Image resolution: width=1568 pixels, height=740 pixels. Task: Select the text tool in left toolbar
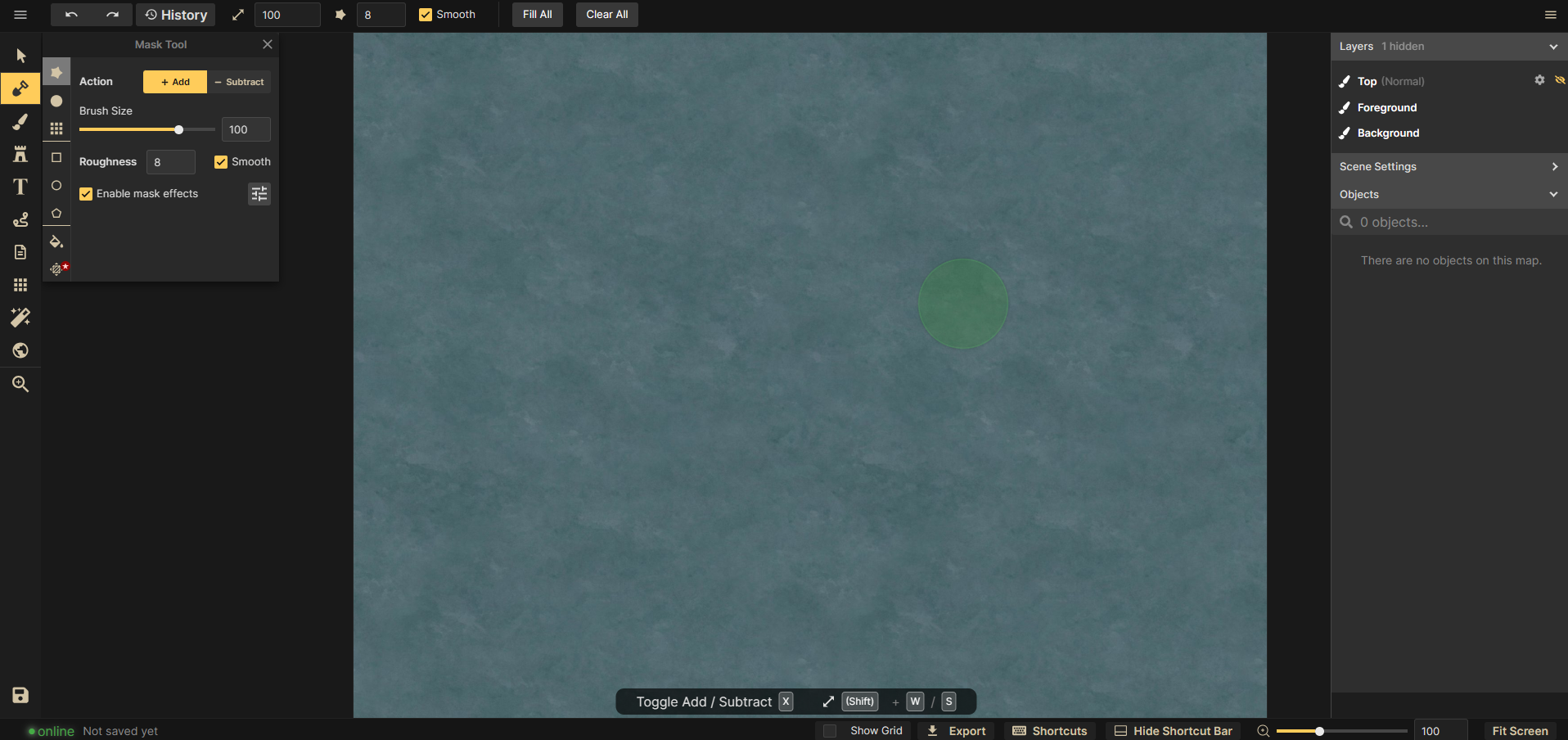(x=20, y=187)
